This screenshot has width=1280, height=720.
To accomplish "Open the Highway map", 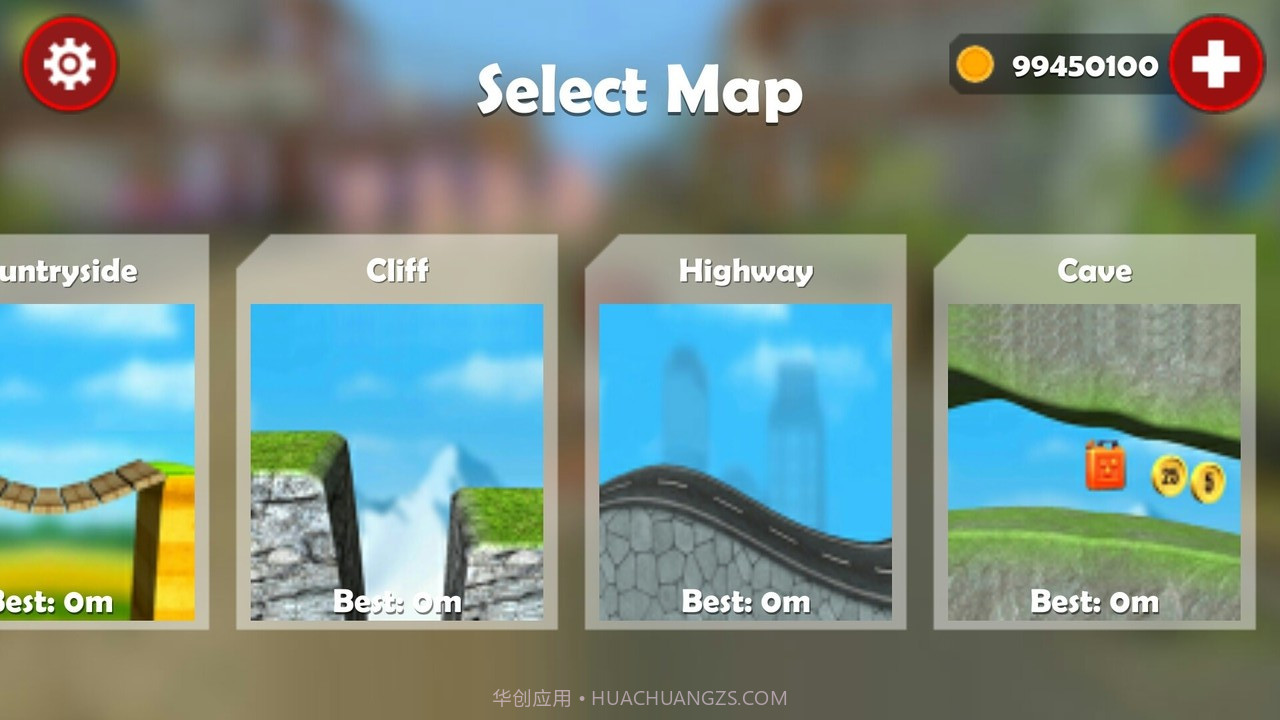I will (745, 430).
